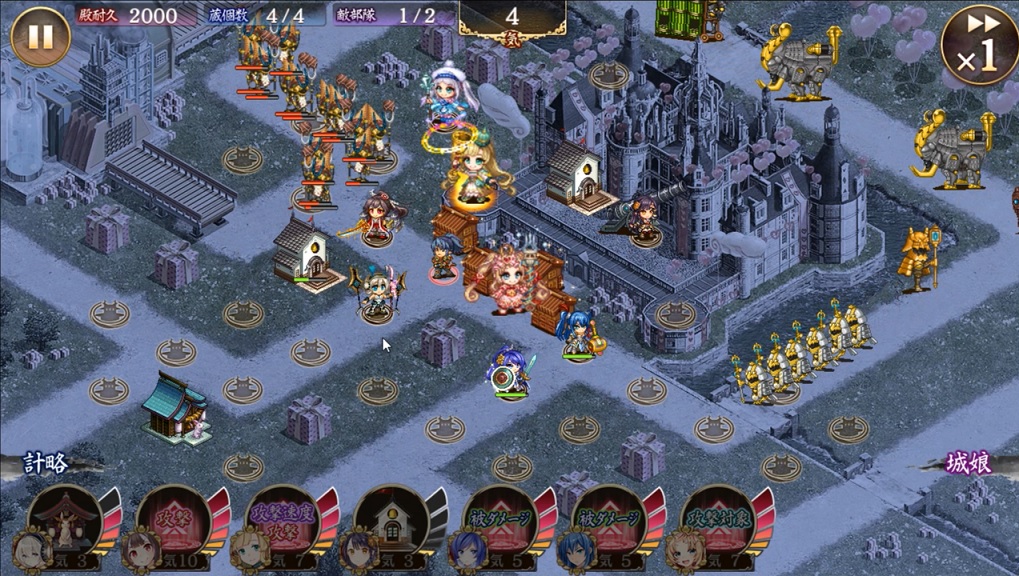Open the 計略 stratagem panel
The width and height of the screenshot is (1019, 576).
[45, 463]
